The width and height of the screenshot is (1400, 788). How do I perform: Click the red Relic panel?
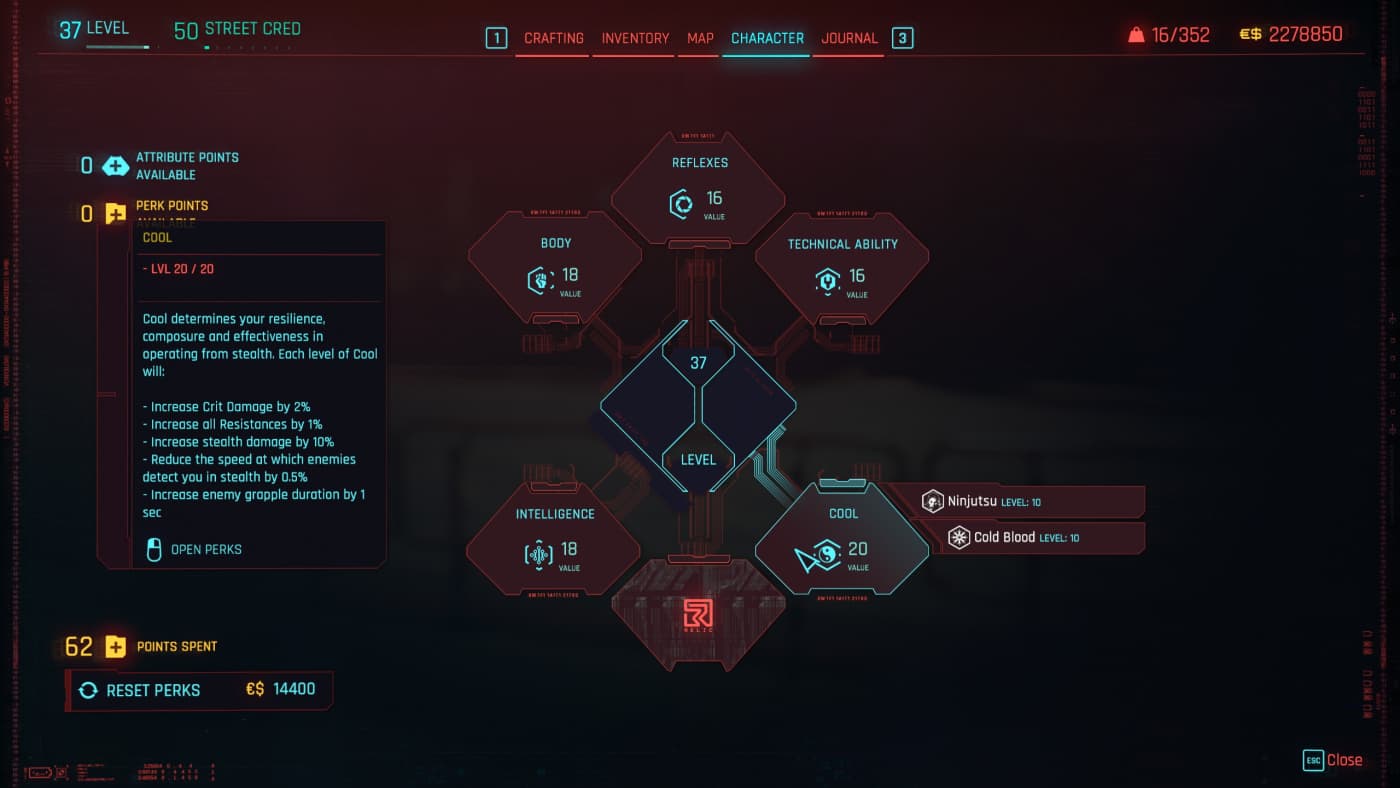pos(698,614)
